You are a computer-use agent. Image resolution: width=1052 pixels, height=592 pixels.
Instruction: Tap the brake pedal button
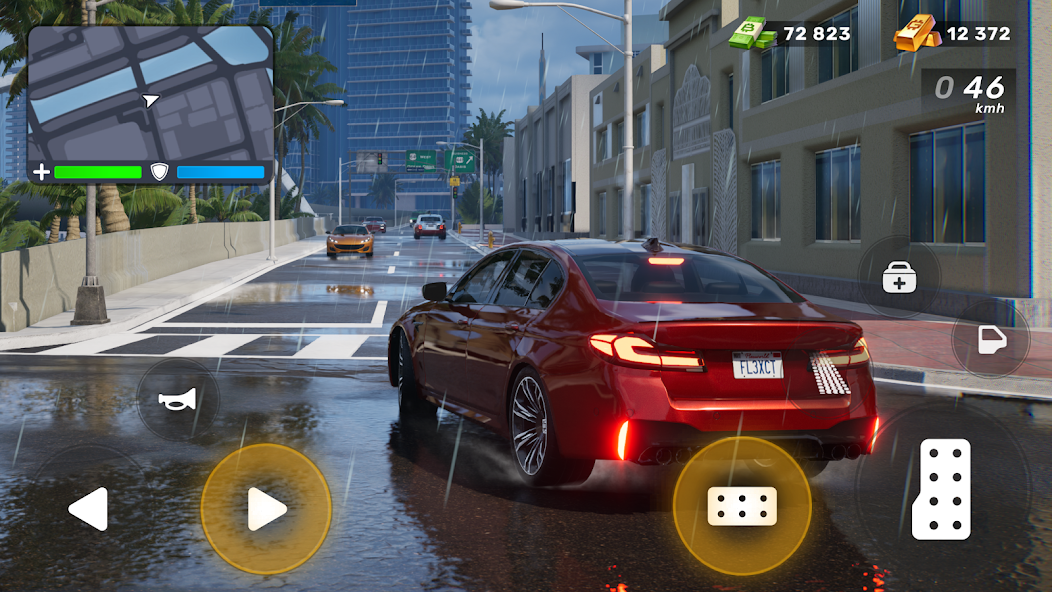[742, 506]
